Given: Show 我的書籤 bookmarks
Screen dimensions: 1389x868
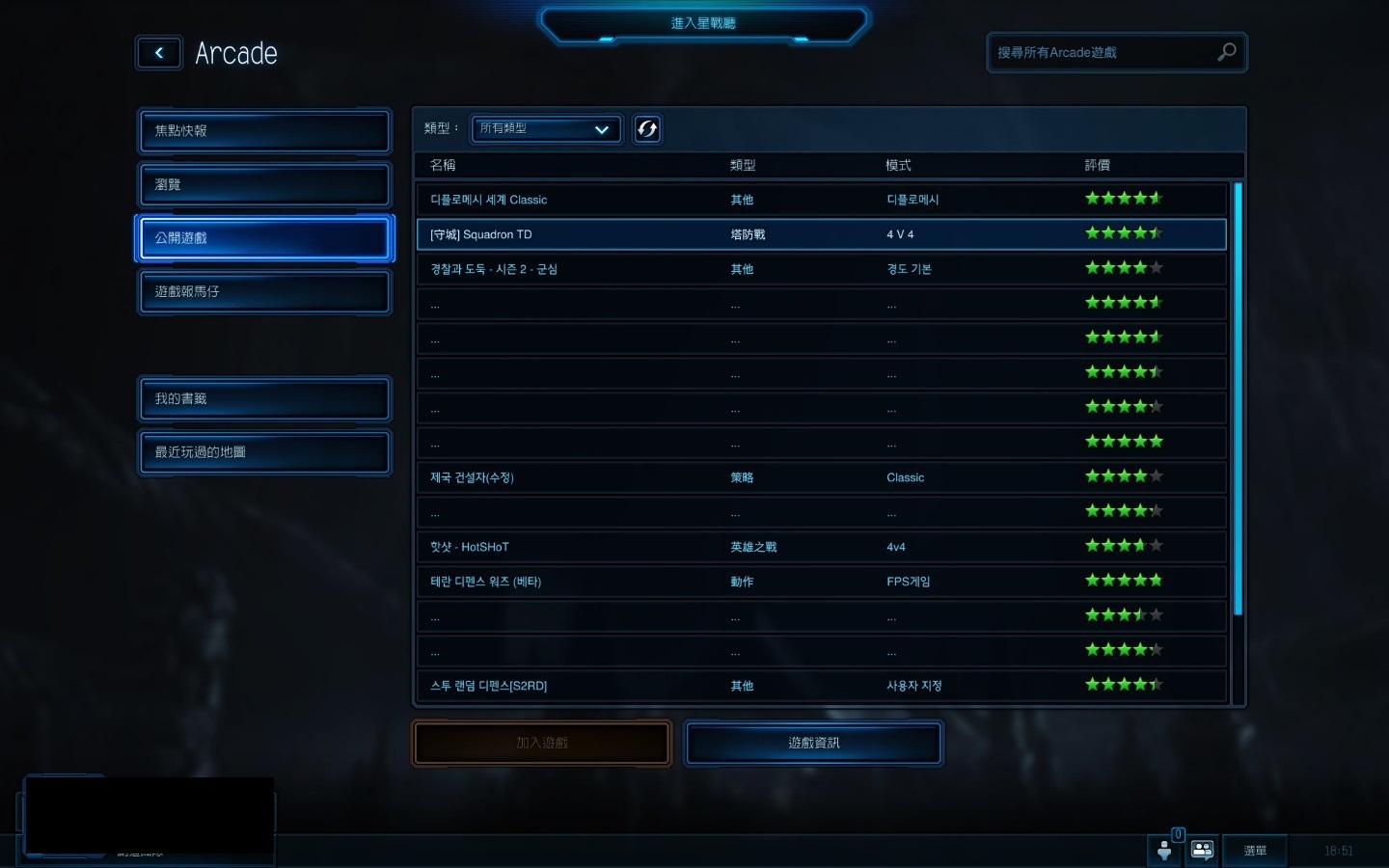Looking at the screenshot, I should [x=264, y=398].
